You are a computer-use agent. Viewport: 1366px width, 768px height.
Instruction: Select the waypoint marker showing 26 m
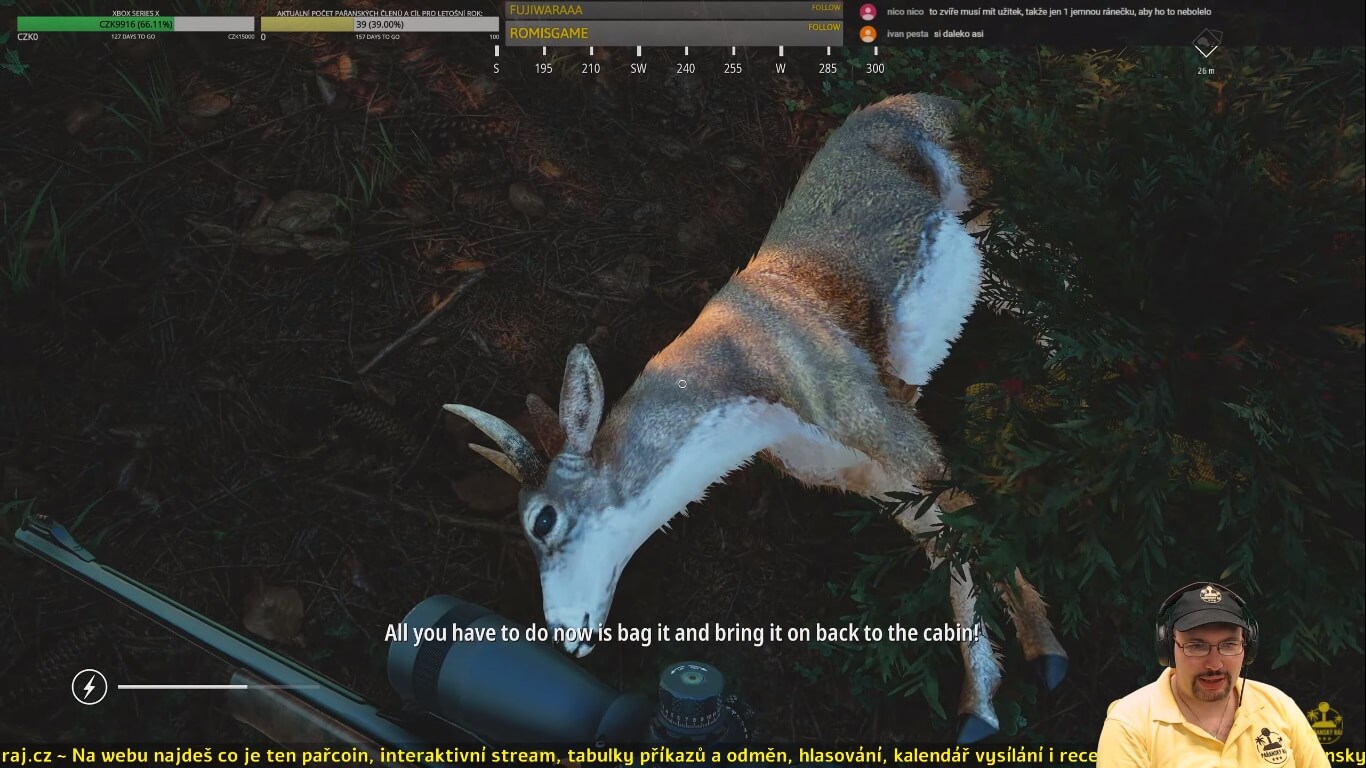coord(1206,46)
